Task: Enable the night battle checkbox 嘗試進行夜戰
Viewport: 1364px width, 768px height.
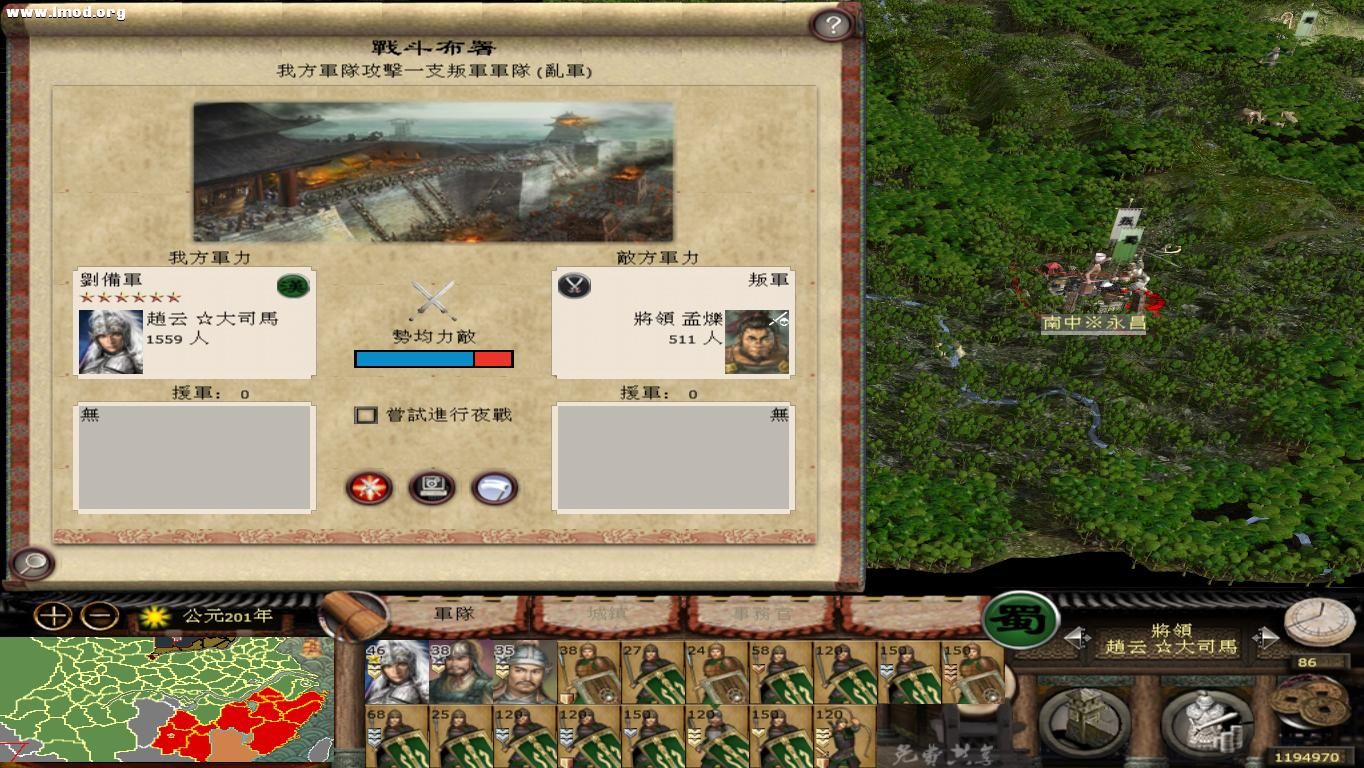Action: point(366,414)
